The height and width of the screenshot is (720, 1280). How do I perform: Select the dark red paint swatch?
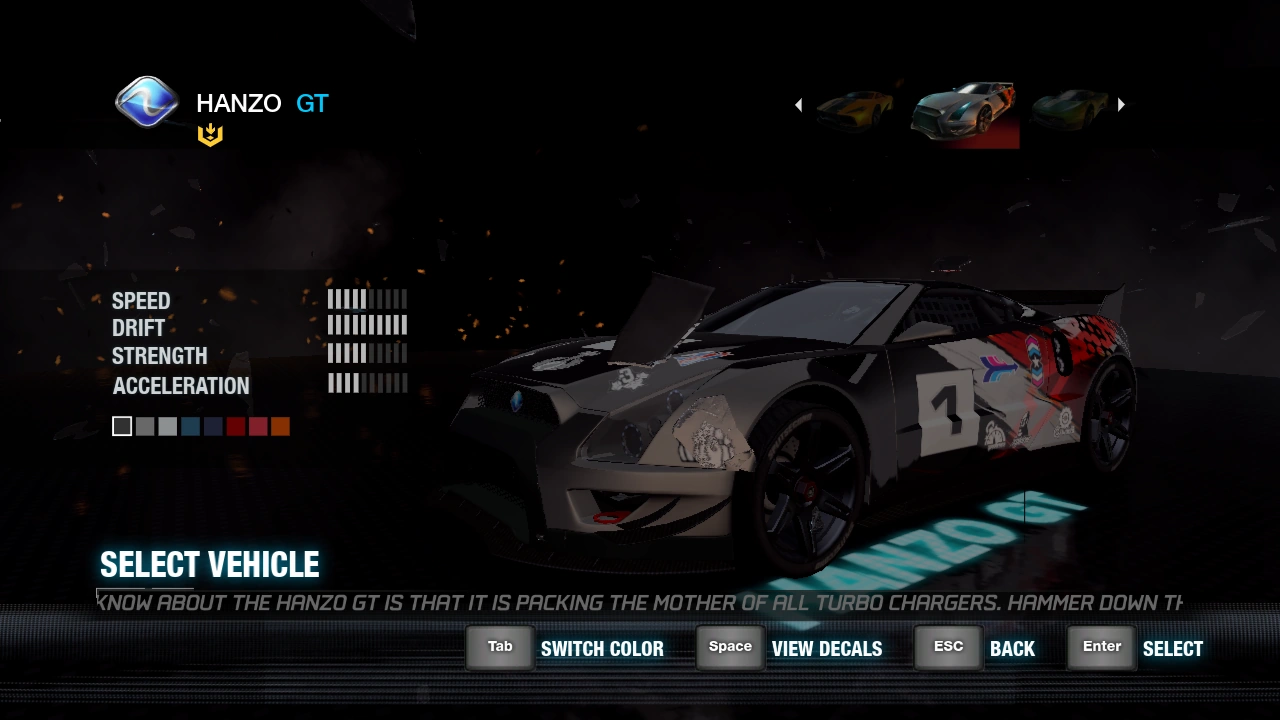click(235, 427)
